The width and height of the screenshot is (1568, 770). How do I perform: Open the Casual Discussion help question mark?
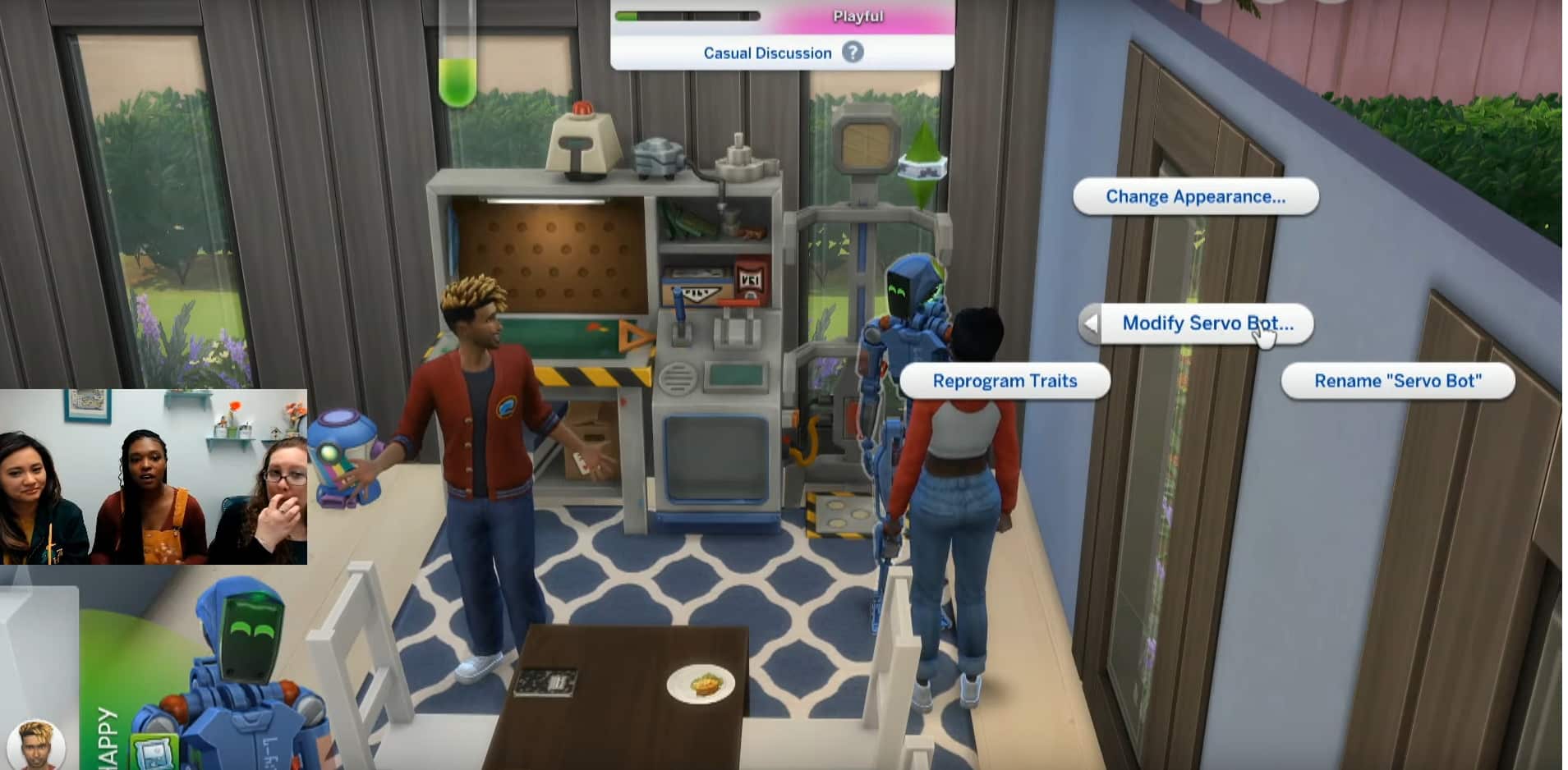(x=853, y=53)
